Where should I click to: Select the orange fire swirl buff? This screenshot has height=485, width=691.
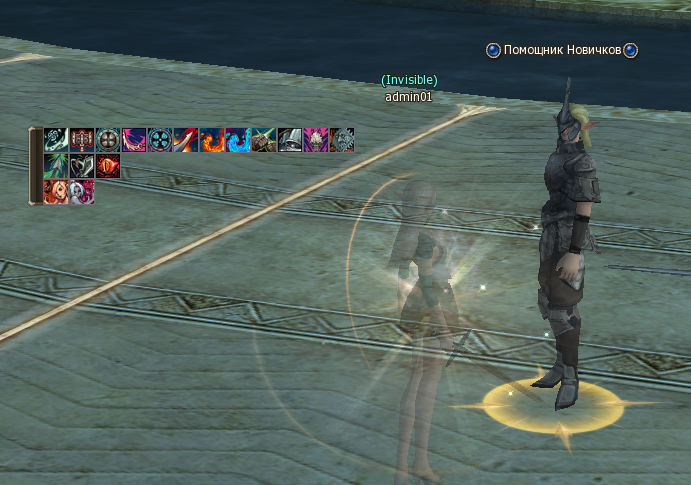[x=212, y=140]
